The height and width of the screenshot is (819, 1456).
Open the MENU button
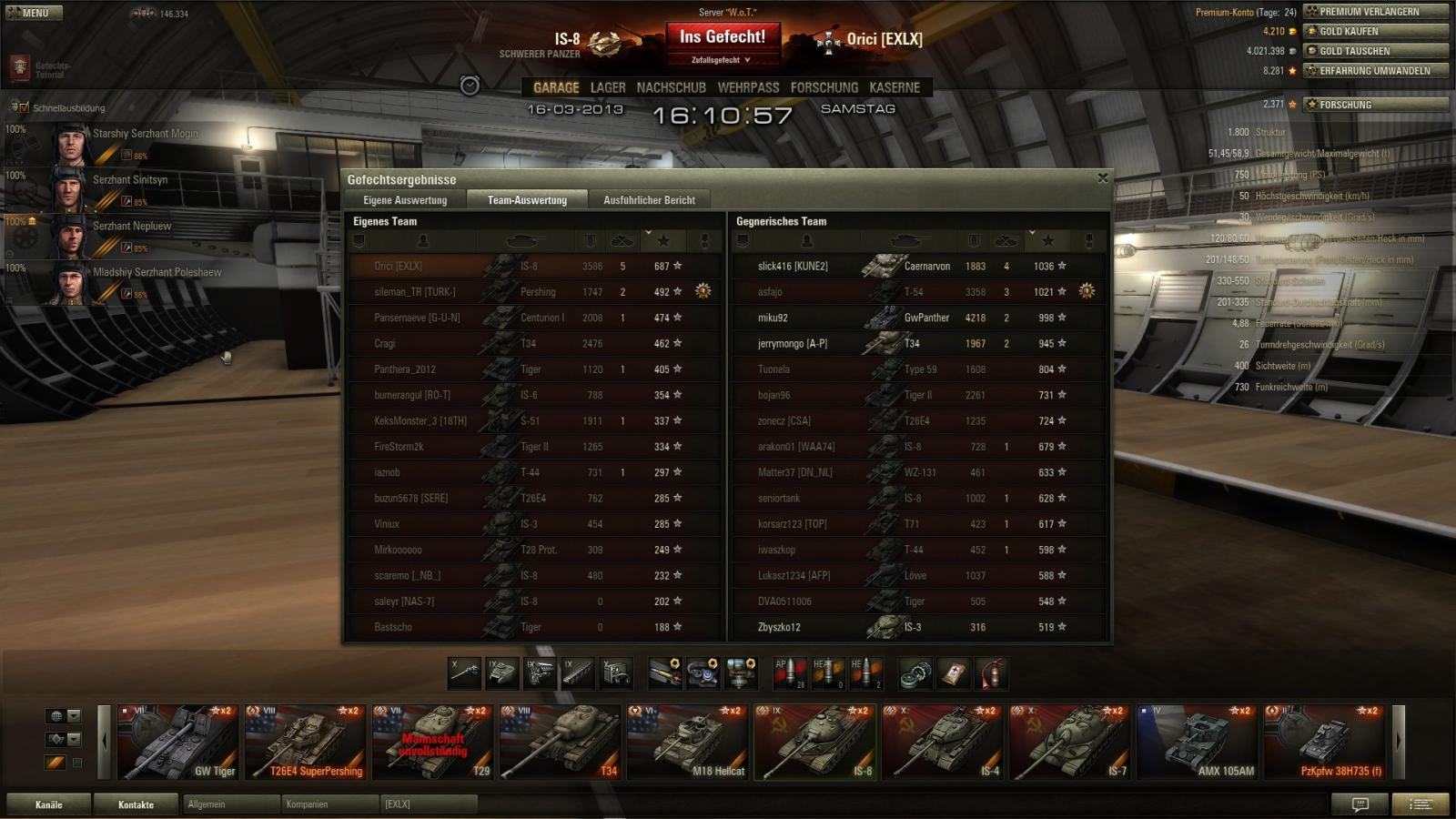pos(33,13)
